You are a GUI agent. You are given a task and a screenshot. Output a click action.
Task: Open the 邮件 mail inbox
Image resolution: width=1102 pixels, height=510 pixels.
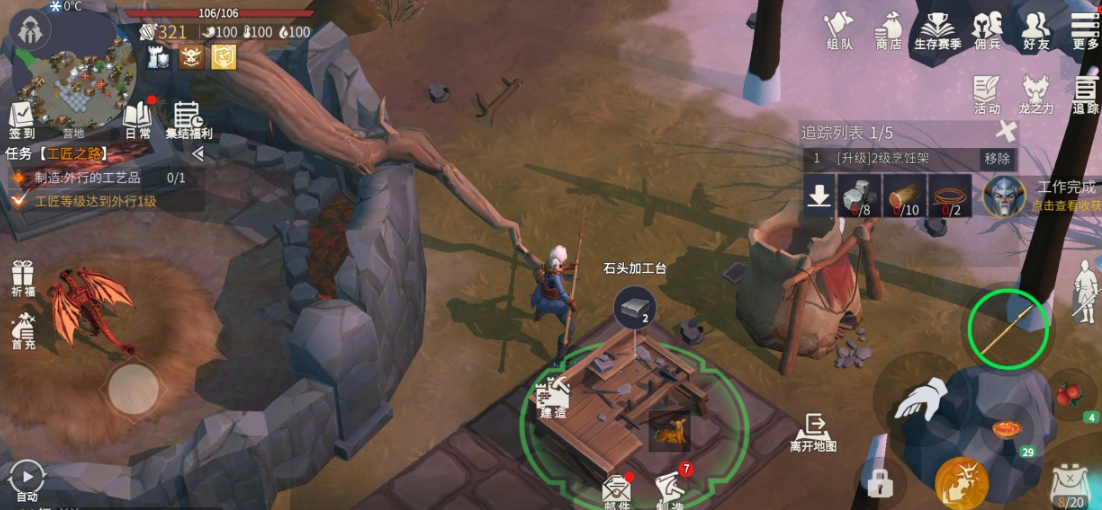point(617,490)
